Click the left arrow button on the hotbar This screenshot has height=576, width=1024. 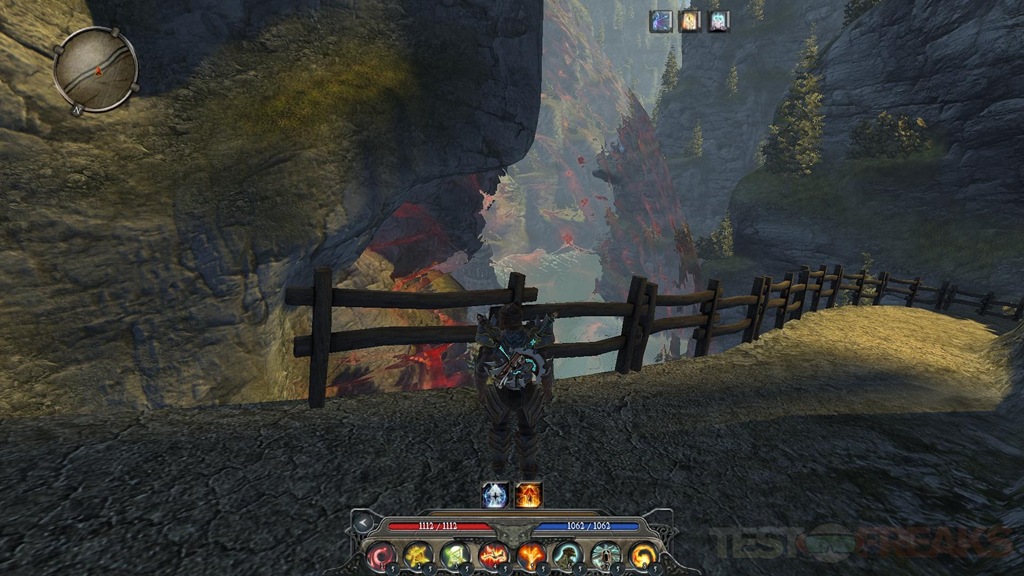(x=363, y=524)
